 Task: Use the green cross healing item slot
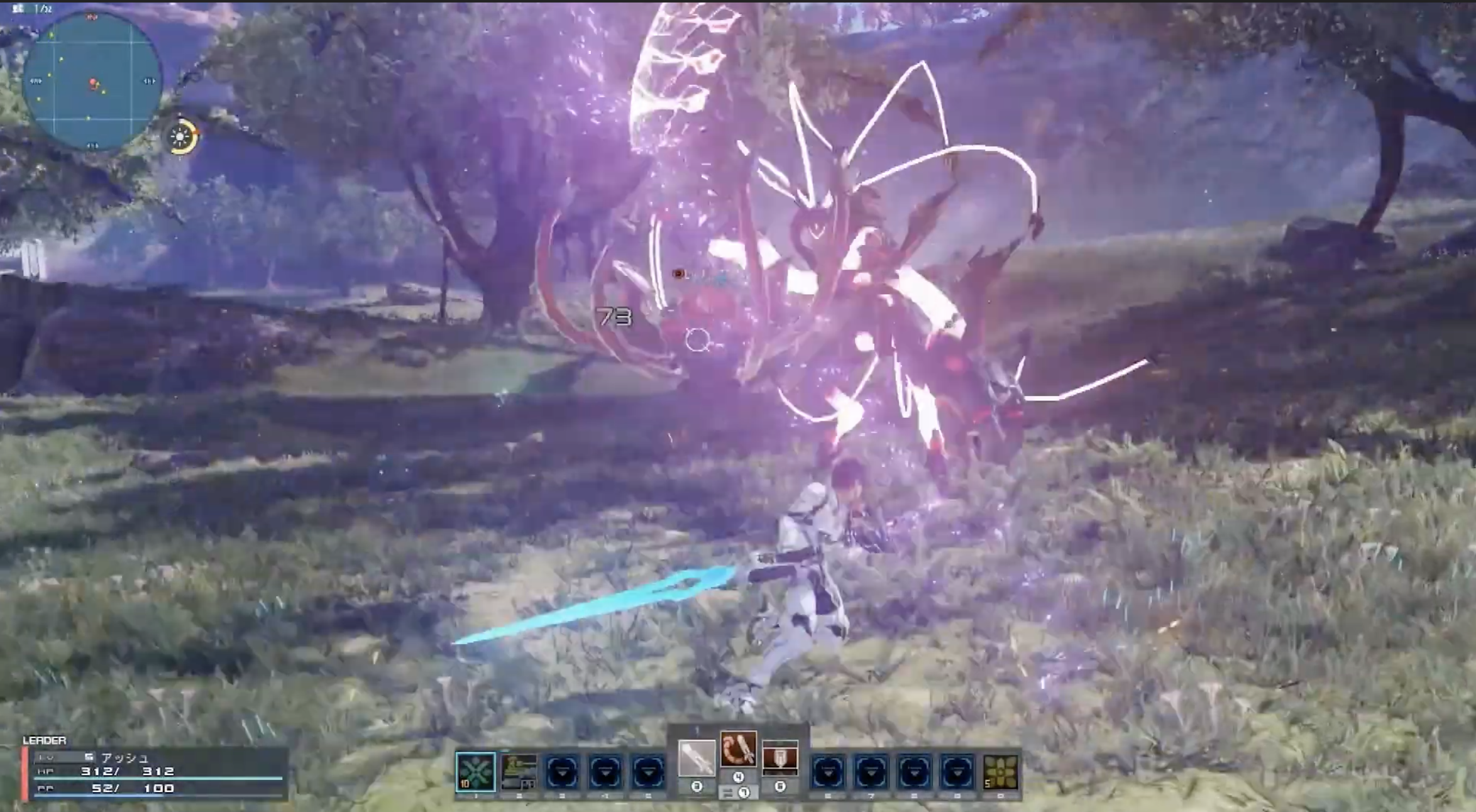point(475,771)
